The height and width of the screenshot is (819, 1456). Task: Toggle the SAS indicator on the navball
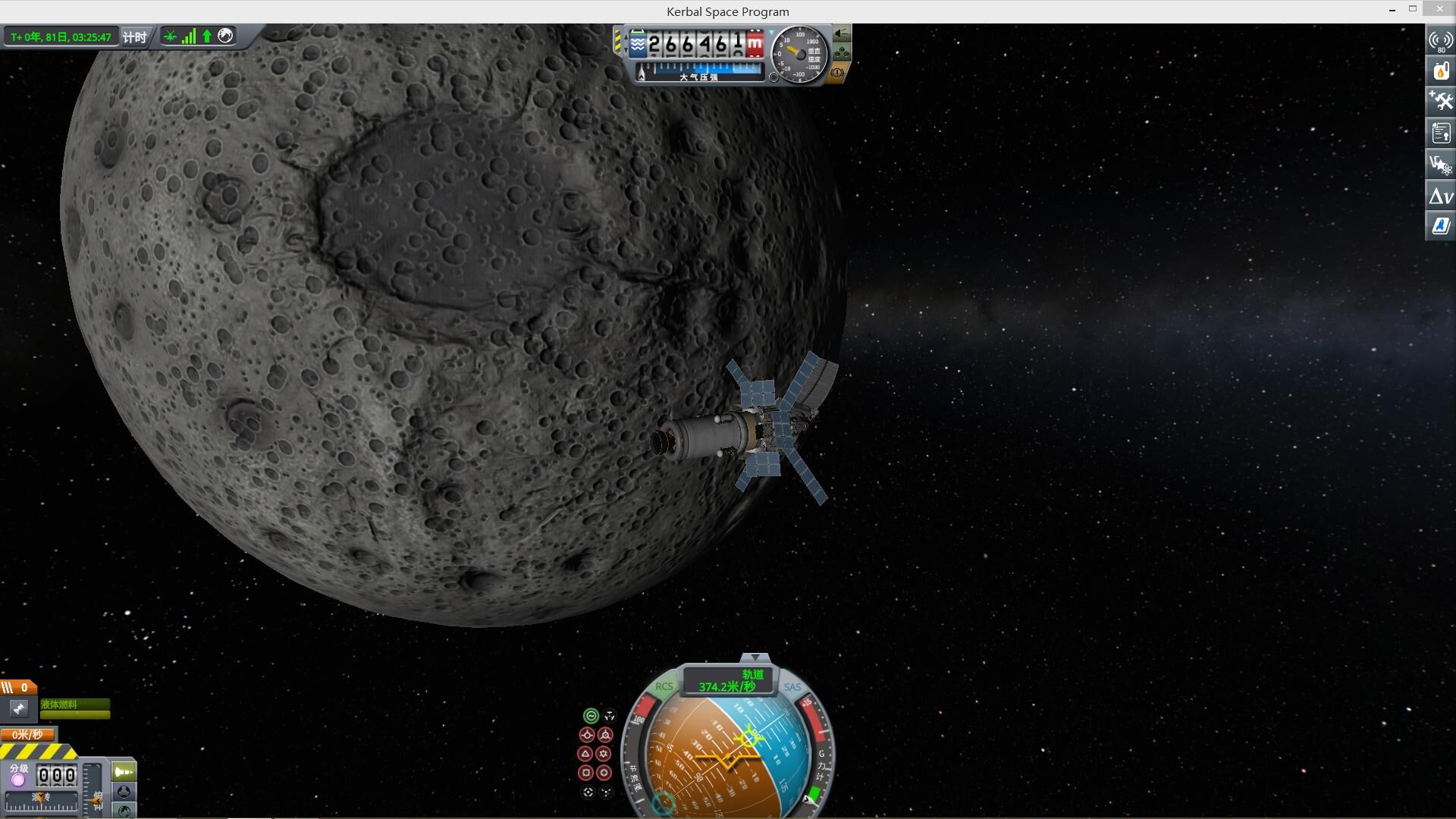coord(792,688)
